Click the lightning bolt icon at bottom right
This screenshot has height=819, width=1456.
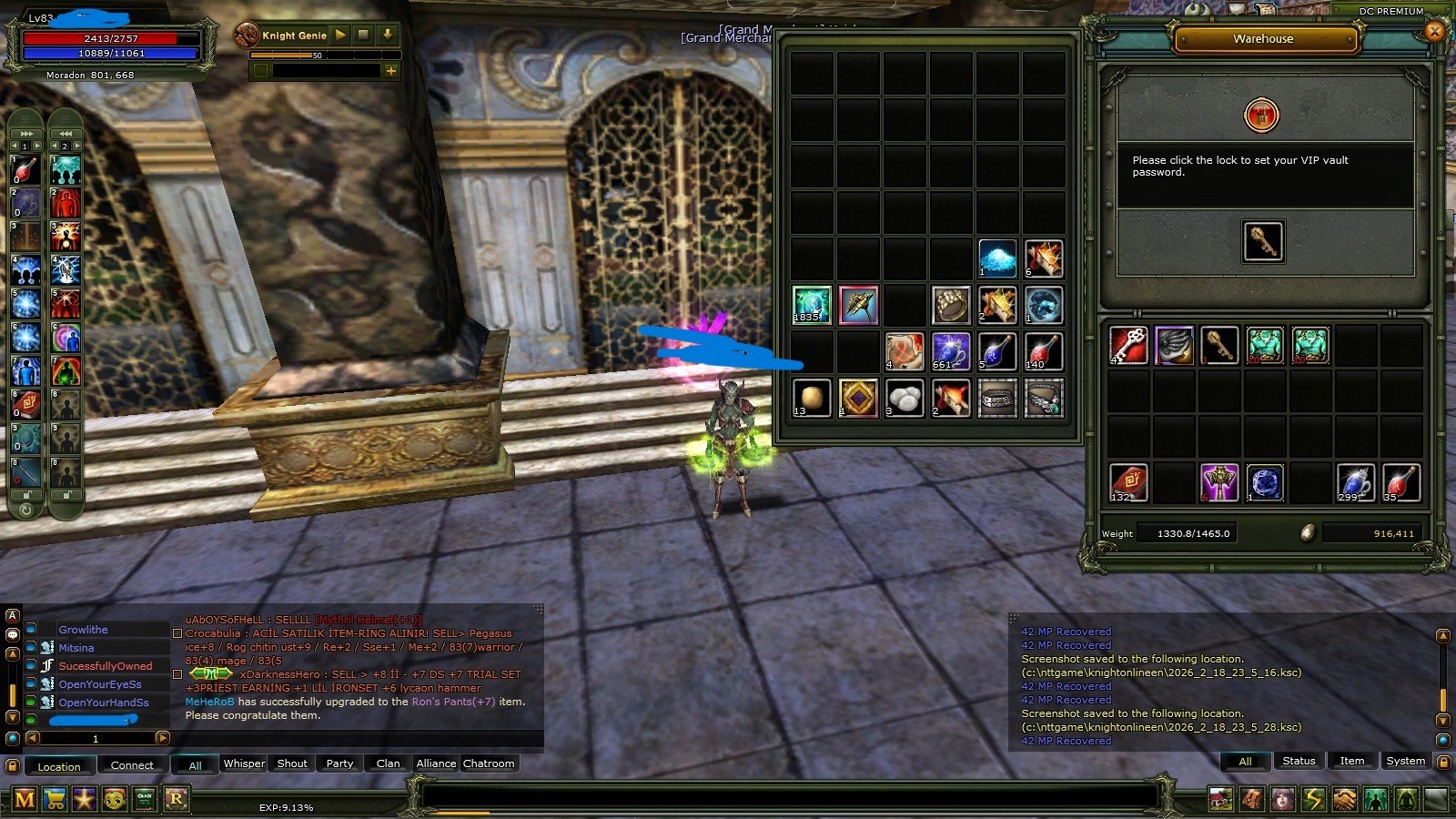click(x=1313, y=798)
